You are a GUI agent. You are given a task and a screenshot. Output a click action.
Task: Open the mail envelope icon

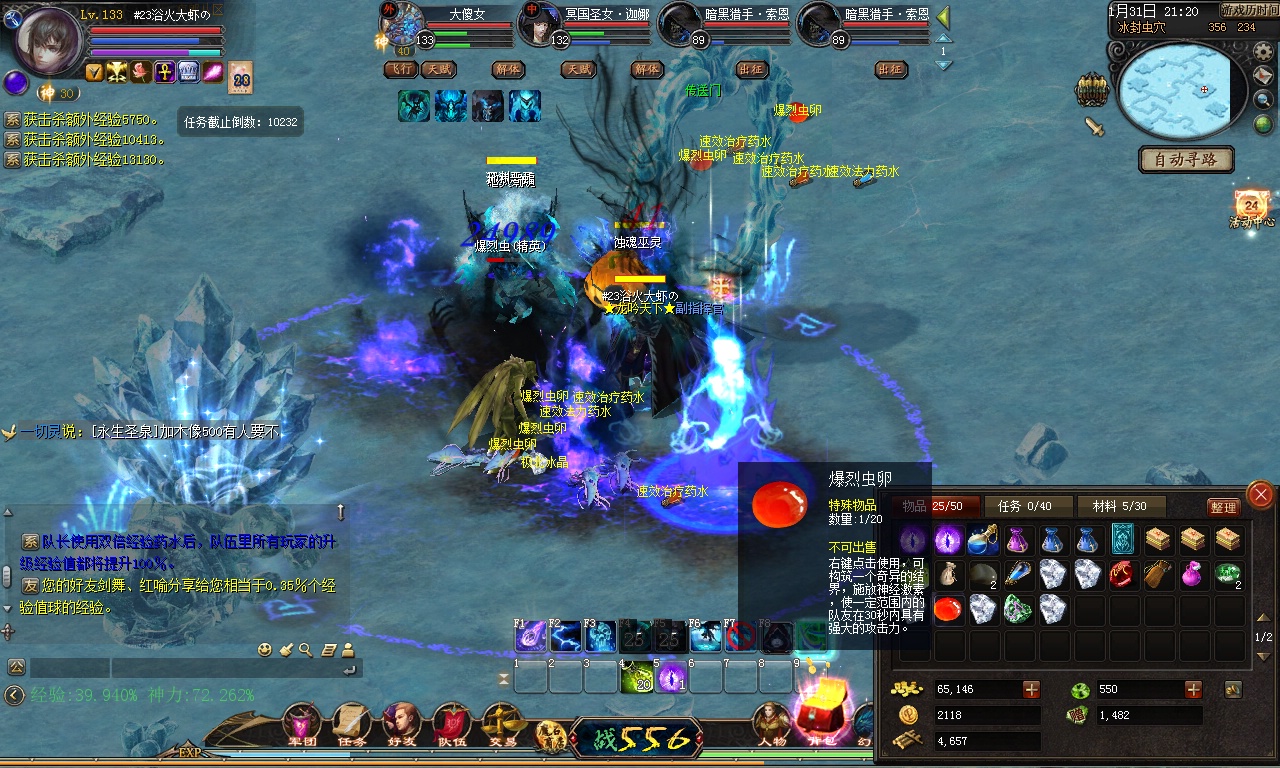pos(1264,77)
